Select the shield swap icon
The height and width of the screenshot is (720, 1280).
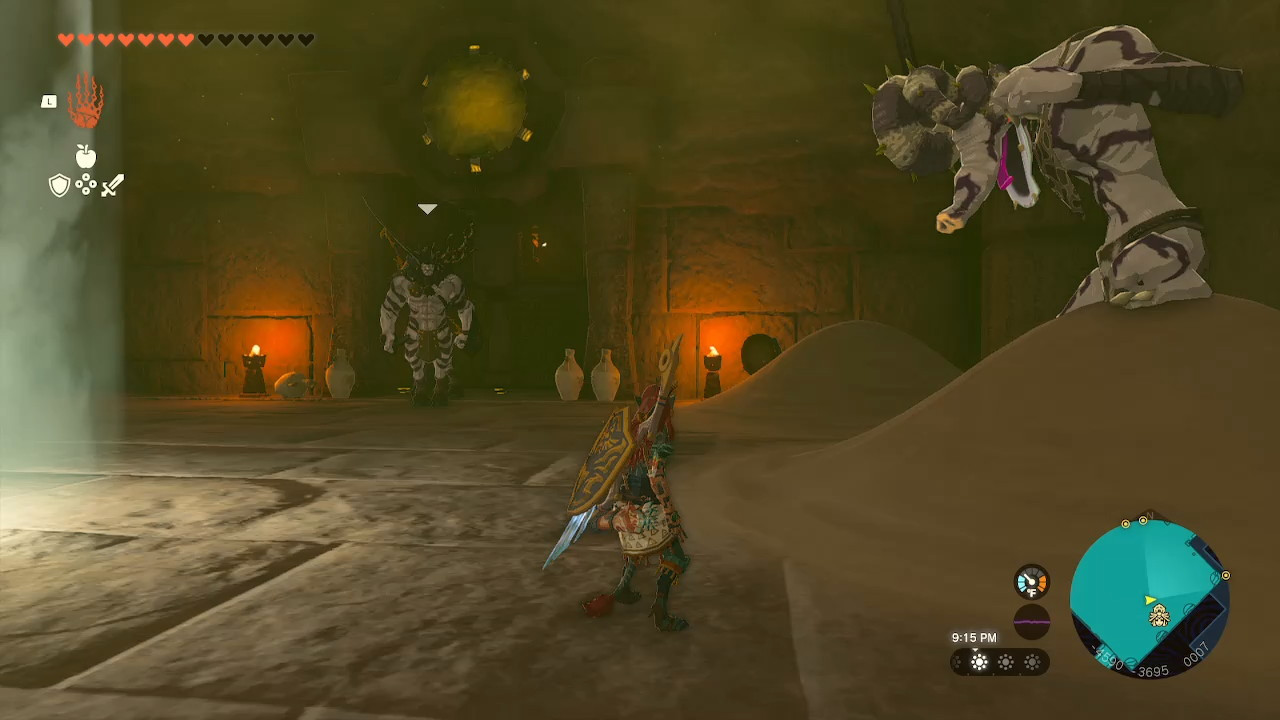(x=58, y=185)
